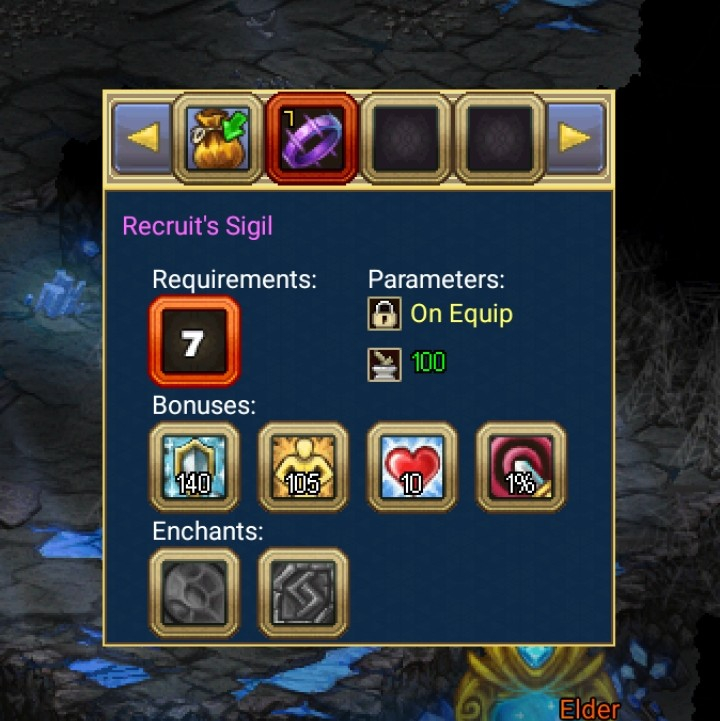Viewport: 720px width, 721px height.
Task: Tap the 1% swirl bonus icon
Action: click(x=521, y=466)
